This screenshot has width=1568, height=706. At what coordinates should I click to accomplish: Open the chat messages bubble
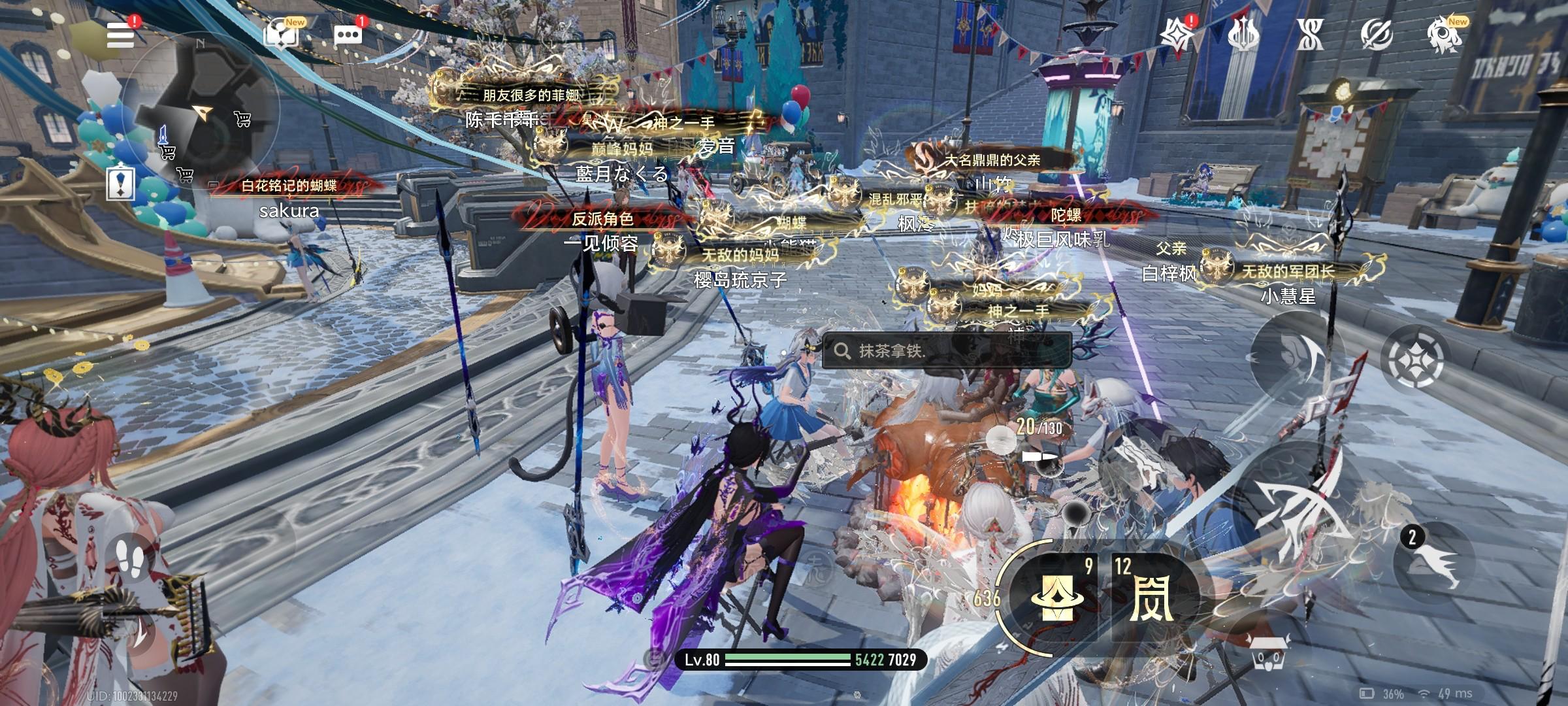[348, 35]
